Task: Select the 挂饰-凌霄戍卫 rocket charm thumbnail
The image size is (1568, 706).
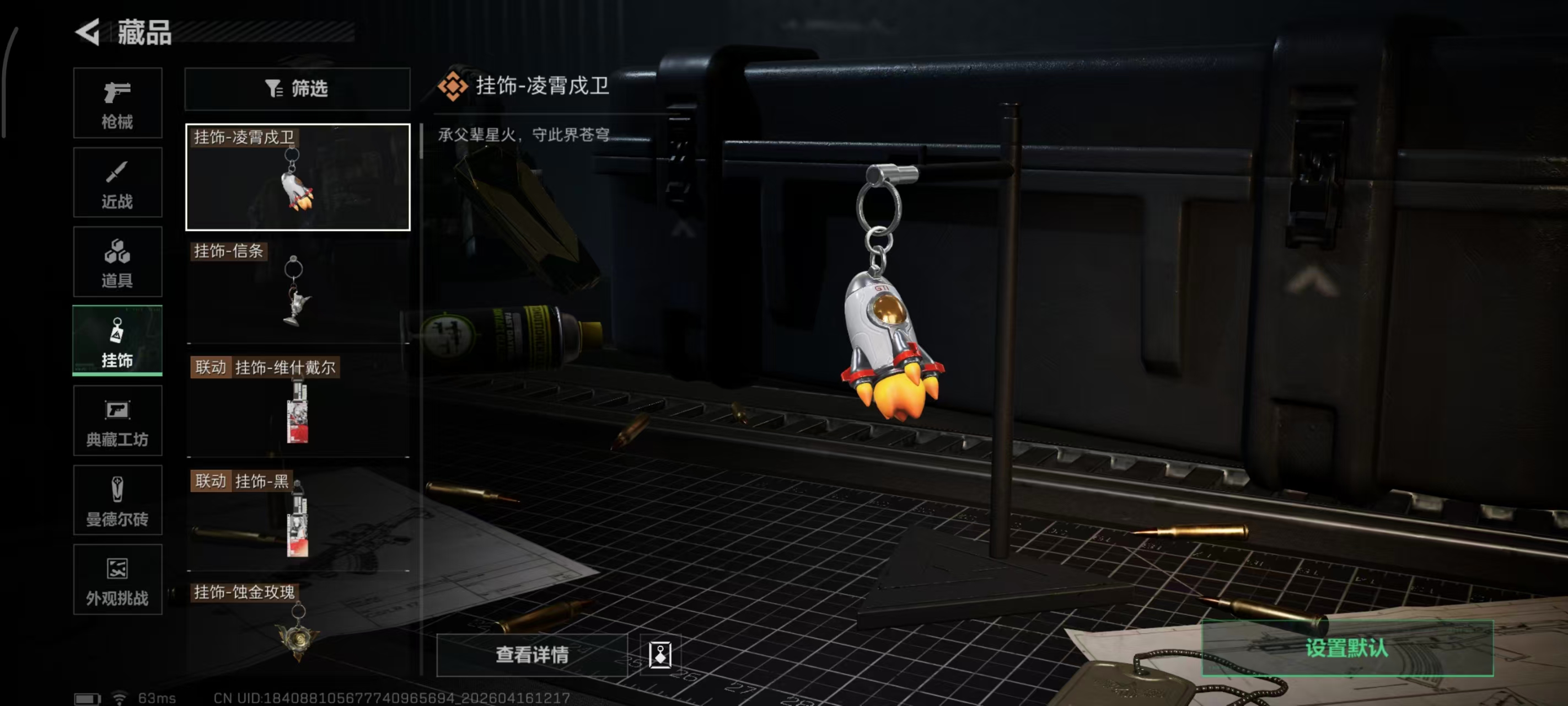Action: tap(297, 179)
